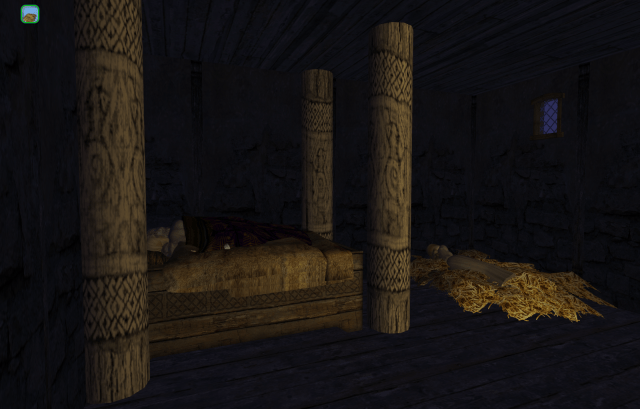This screenshot has height=409, width=640.
Task: Click the green-bordered status icon
Action: tap(30, 14)
